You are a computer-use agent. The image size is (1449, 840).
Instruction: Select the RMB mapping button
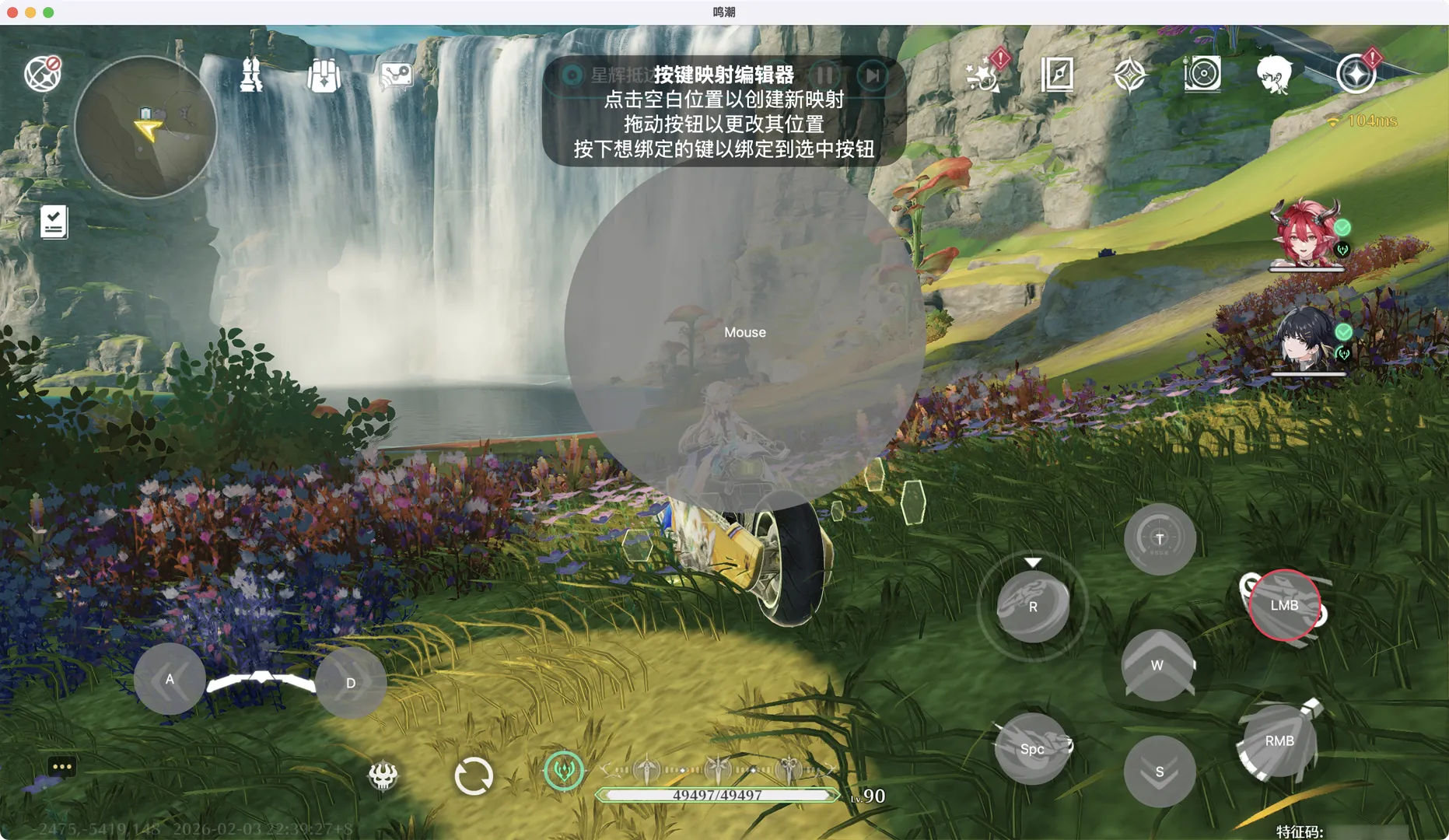point(1279,741)
